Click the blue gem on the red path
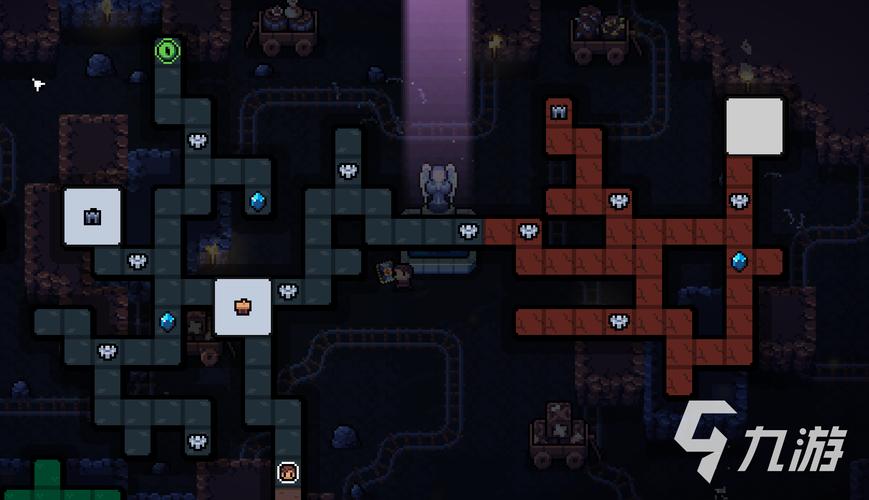This screenshot has height=500, width=869. (x=739, y=262)
